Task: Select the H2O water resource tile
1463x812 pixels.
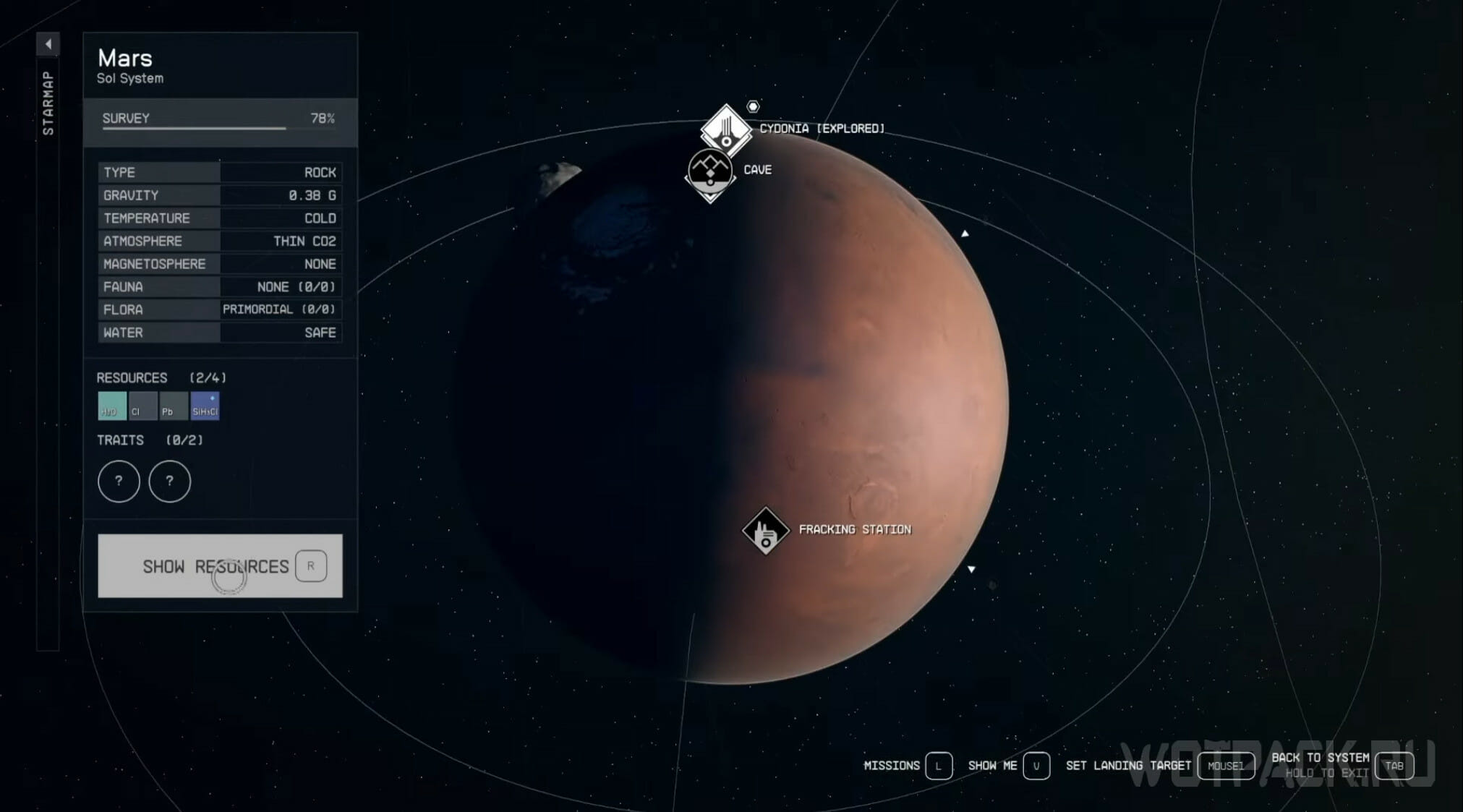Action: (x=112, y=406)
